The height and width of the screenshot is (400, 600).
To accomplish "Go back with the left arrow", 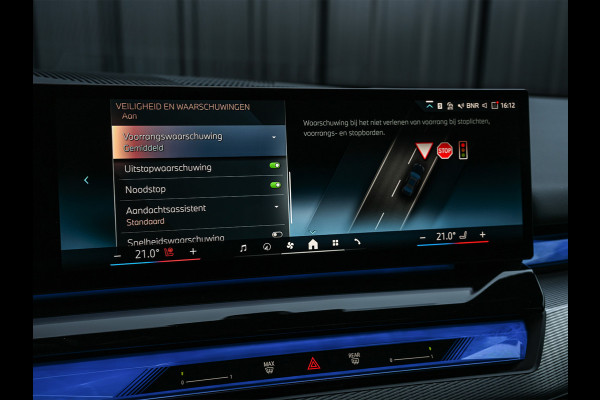I will click(86, 180).
